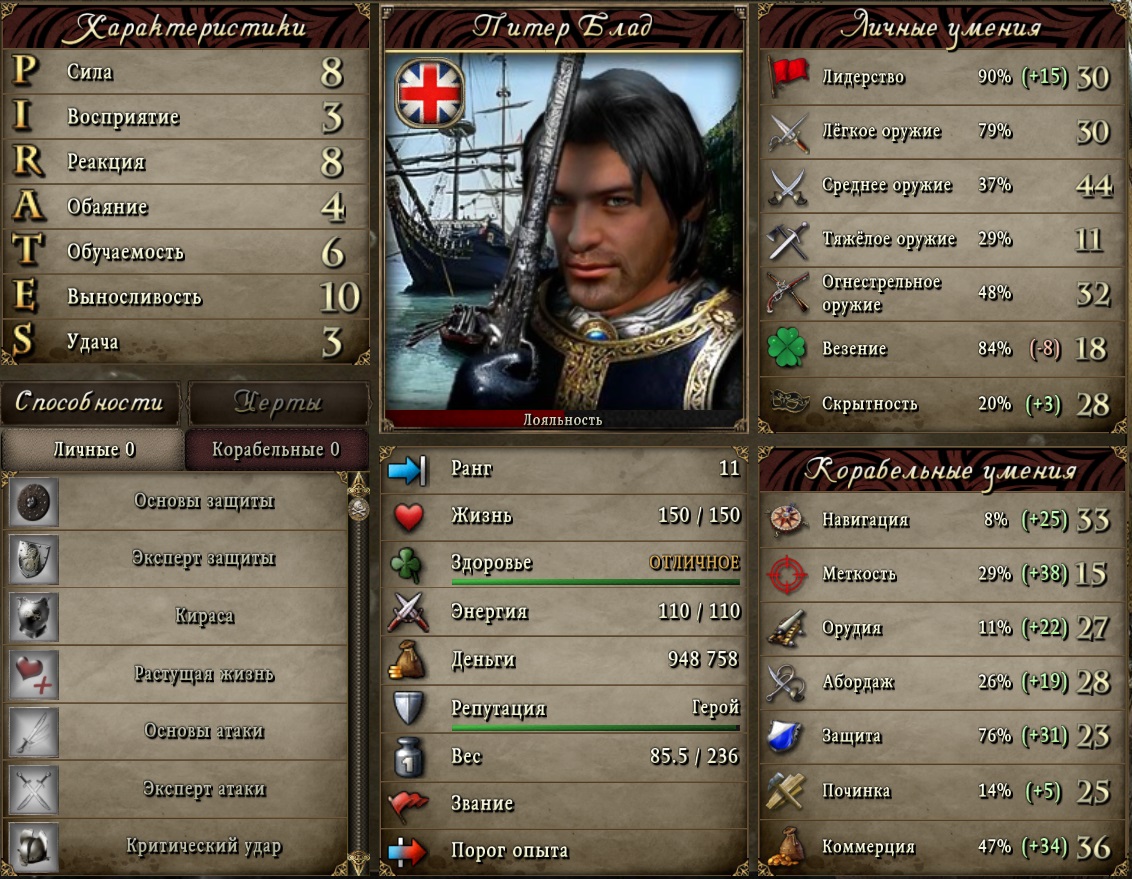Choose the Навигация ship skill

[940, 520]
